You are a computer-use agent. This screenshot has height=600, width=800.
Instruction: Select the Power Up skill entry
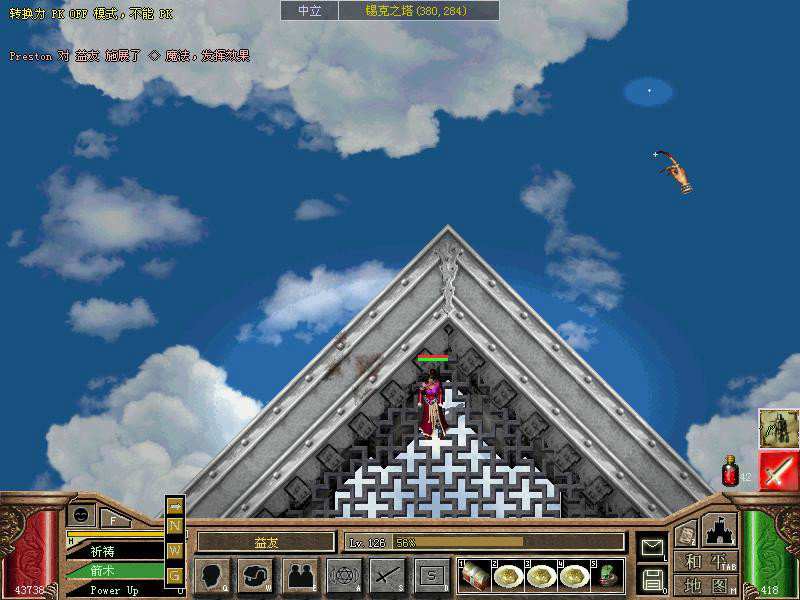click(108, 590)
